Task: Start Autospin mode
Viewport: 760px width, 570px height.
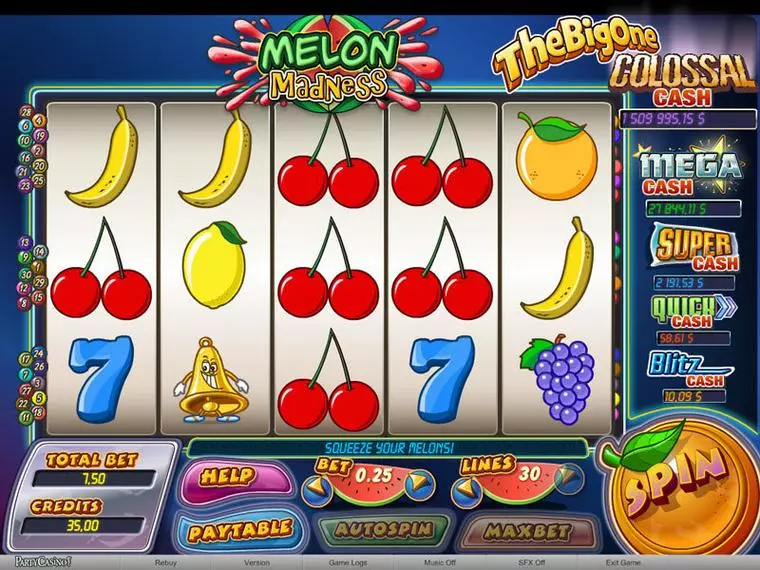Action: (x=384, y=529)
